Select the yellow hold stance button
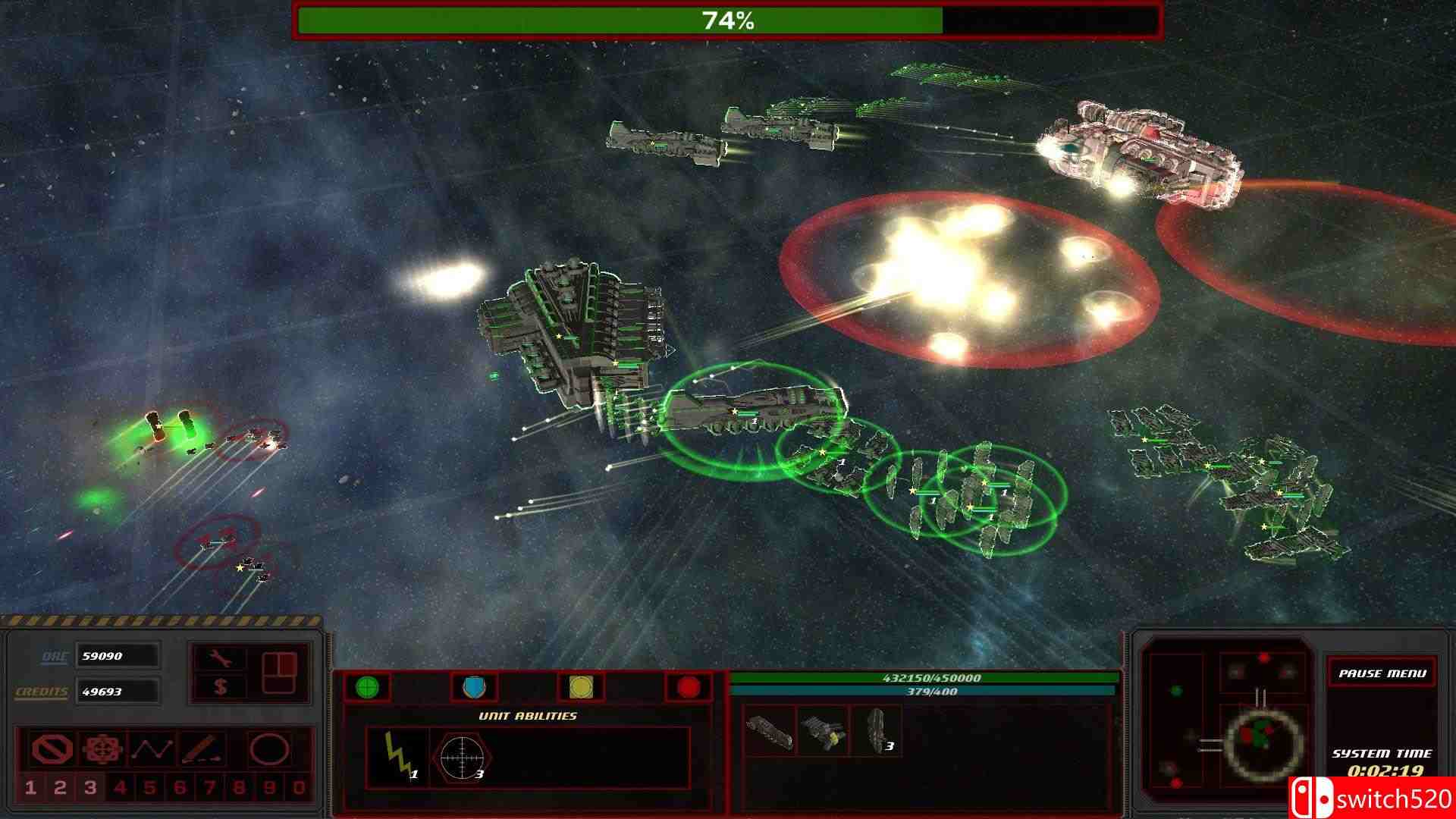 pos(582,687)
